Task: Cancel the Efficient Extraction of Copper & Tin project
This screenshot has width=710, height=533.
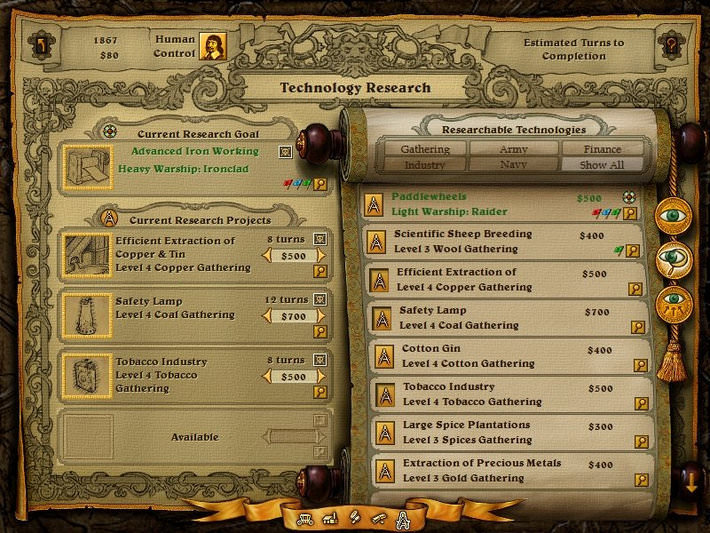Action: [x=320, y=239]
